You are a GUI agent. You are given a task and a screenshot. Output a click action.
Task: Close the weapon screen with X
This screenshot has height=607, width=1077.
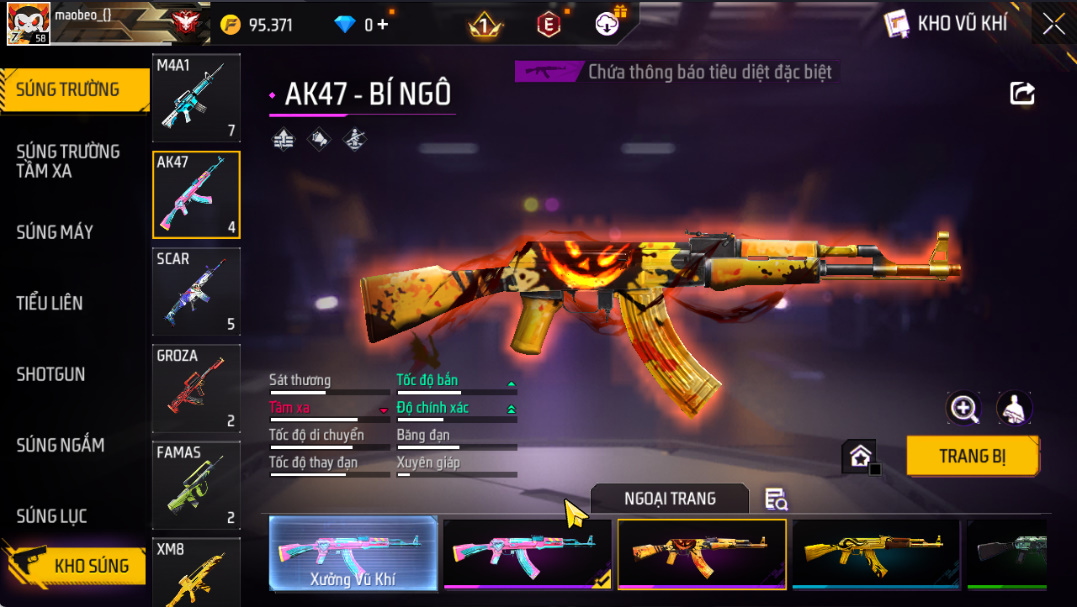point(1054,24)
